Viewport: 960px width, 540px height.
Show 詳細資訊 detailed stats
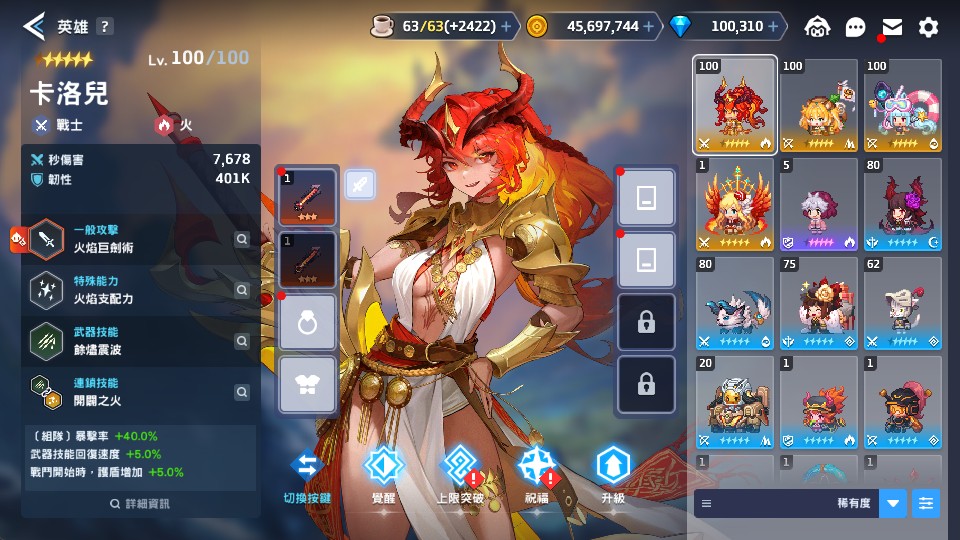click(x=140, y=504)
